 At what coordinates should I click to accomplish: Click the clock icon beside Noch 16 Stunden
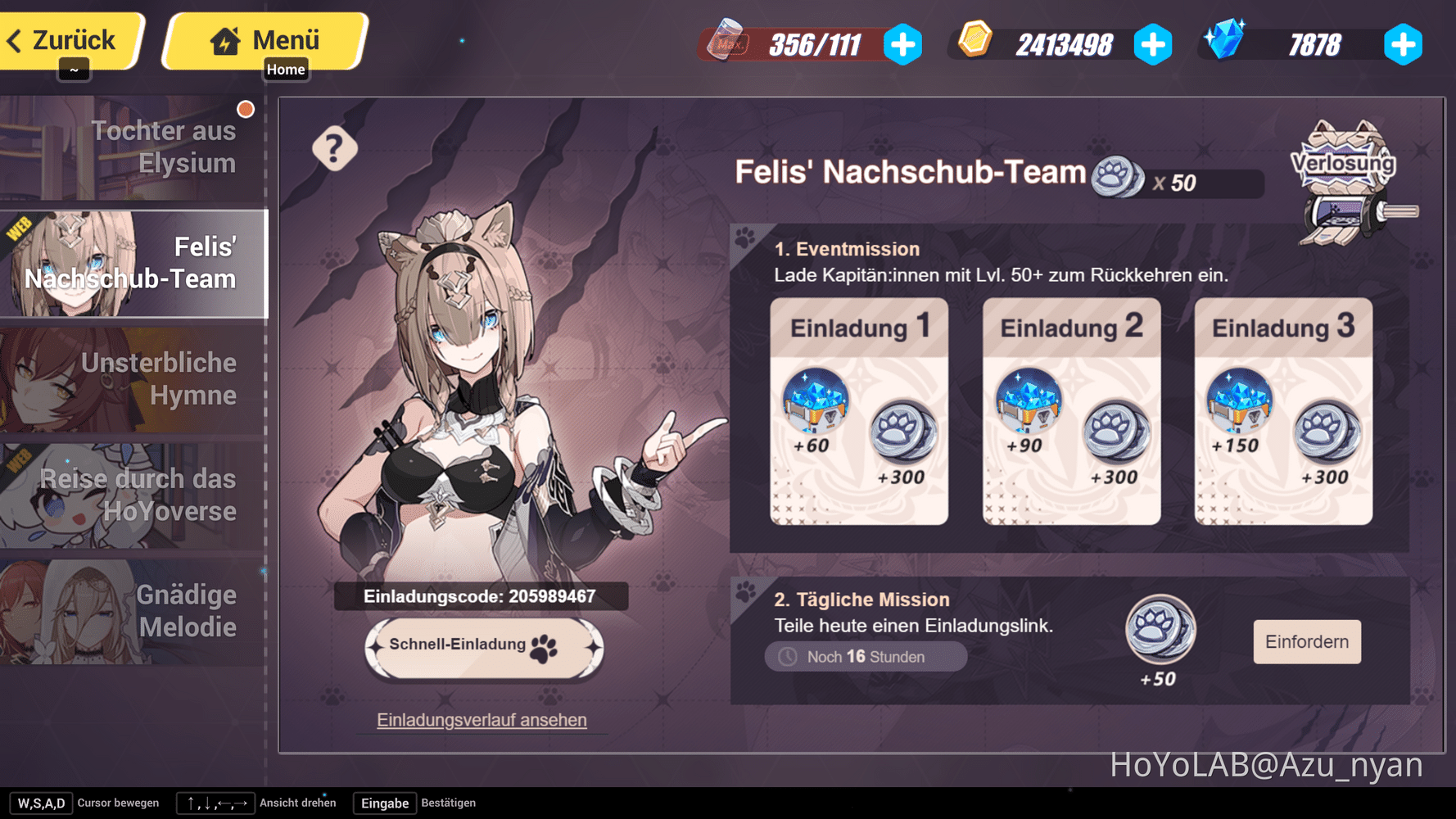point(788,656)
